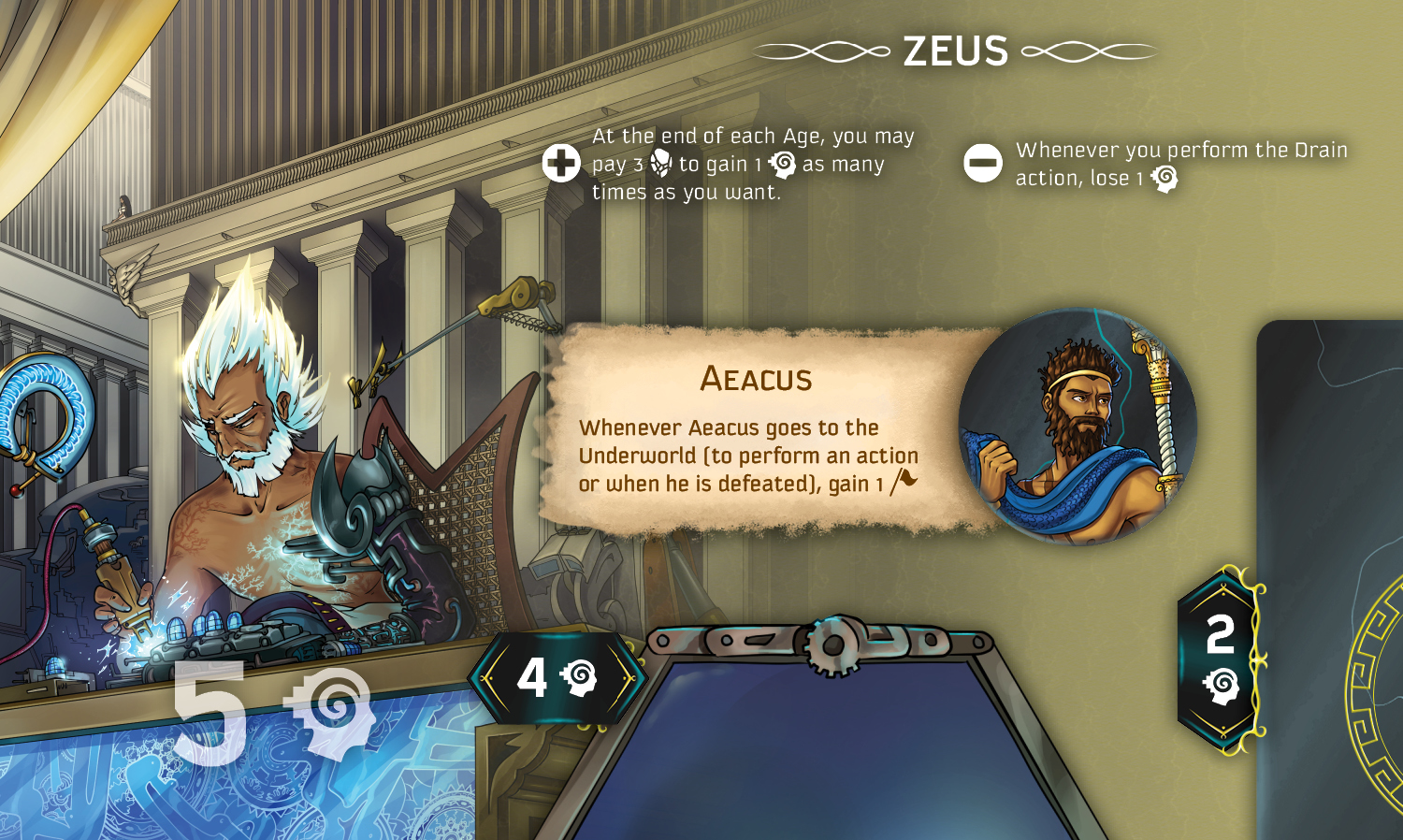Image resolution: width=1403 pixels, height=840 pixels.
Task: Click the hexagonal 2 knowledge marker
Action: point(1221,659)
